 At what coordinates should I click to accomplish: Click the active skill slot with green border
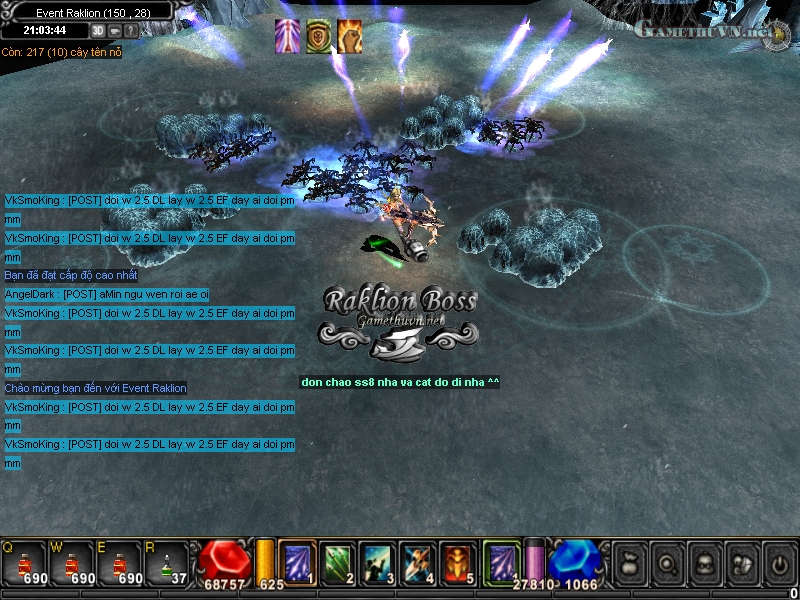tap(502, 560)
